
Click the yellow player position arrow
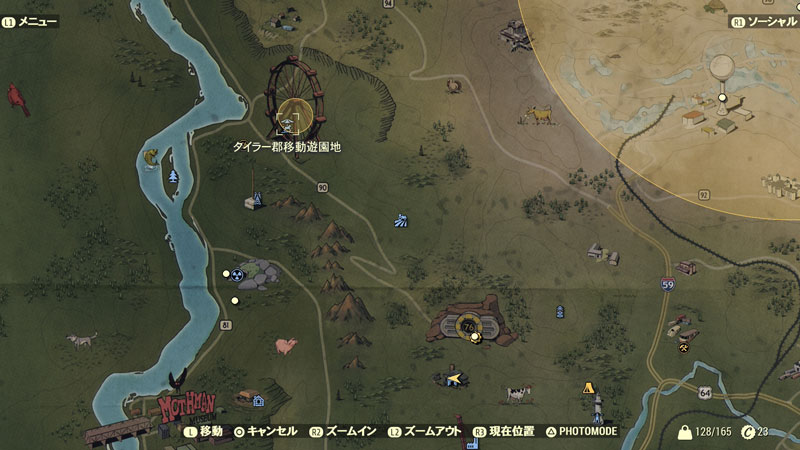point(457,378)
